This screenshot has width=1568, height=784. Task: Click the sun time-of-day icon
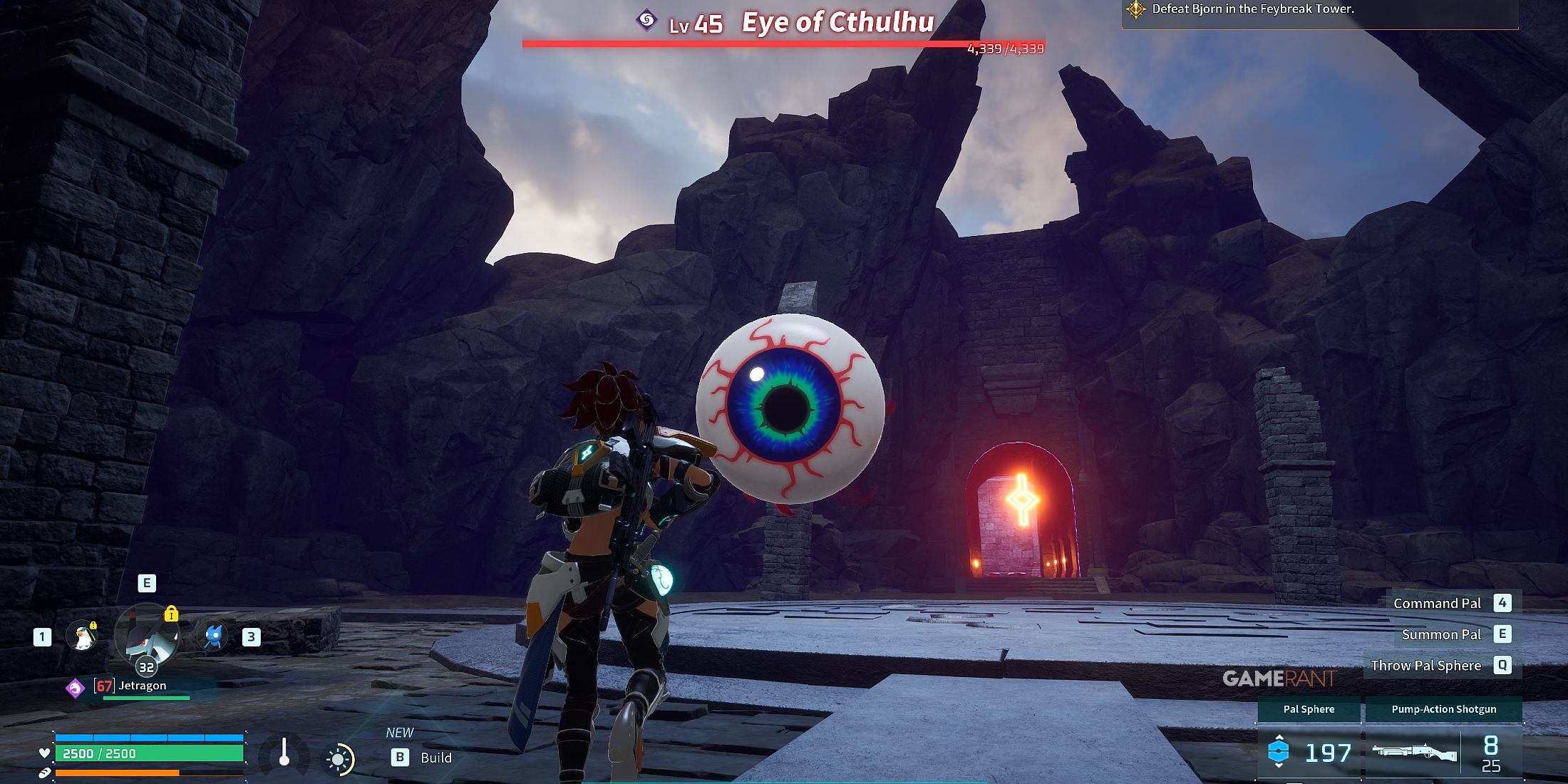[x=339, y=759]
